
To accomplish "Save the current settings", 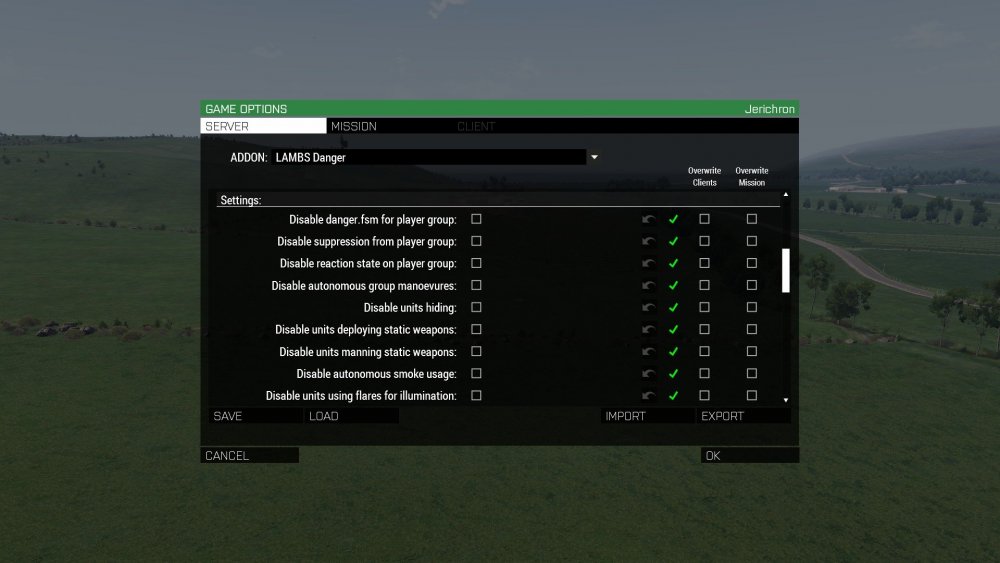I will coord(254,416).
